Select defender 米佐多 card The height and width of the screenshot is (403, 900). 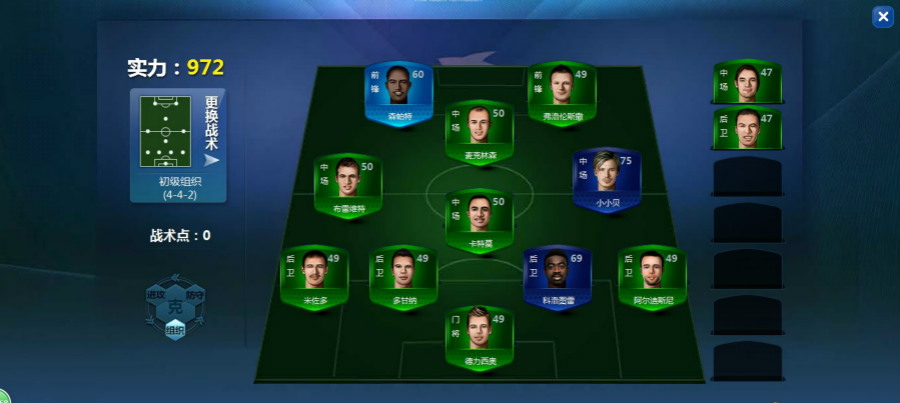[x=315, y=277]
